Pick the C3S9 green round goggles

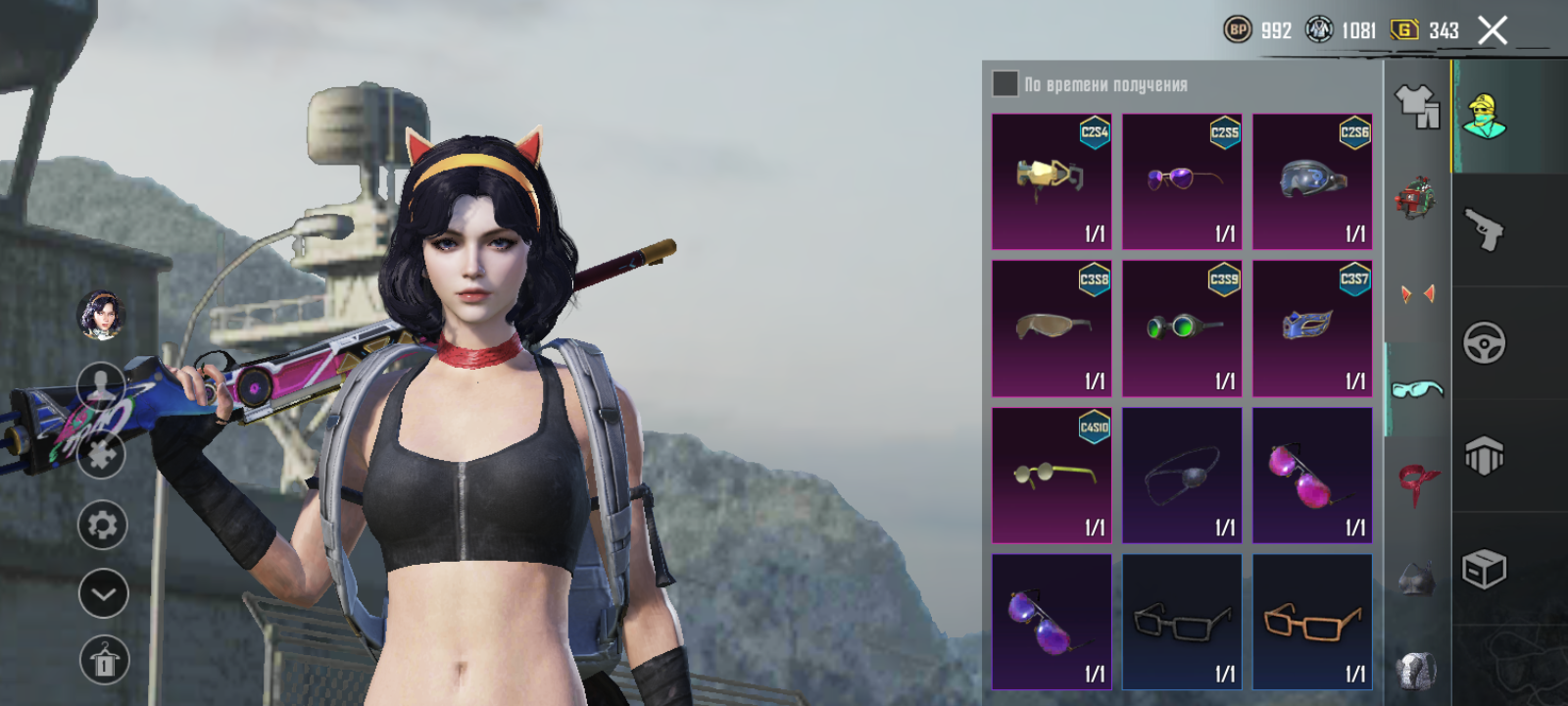(x=1182, y=328)
